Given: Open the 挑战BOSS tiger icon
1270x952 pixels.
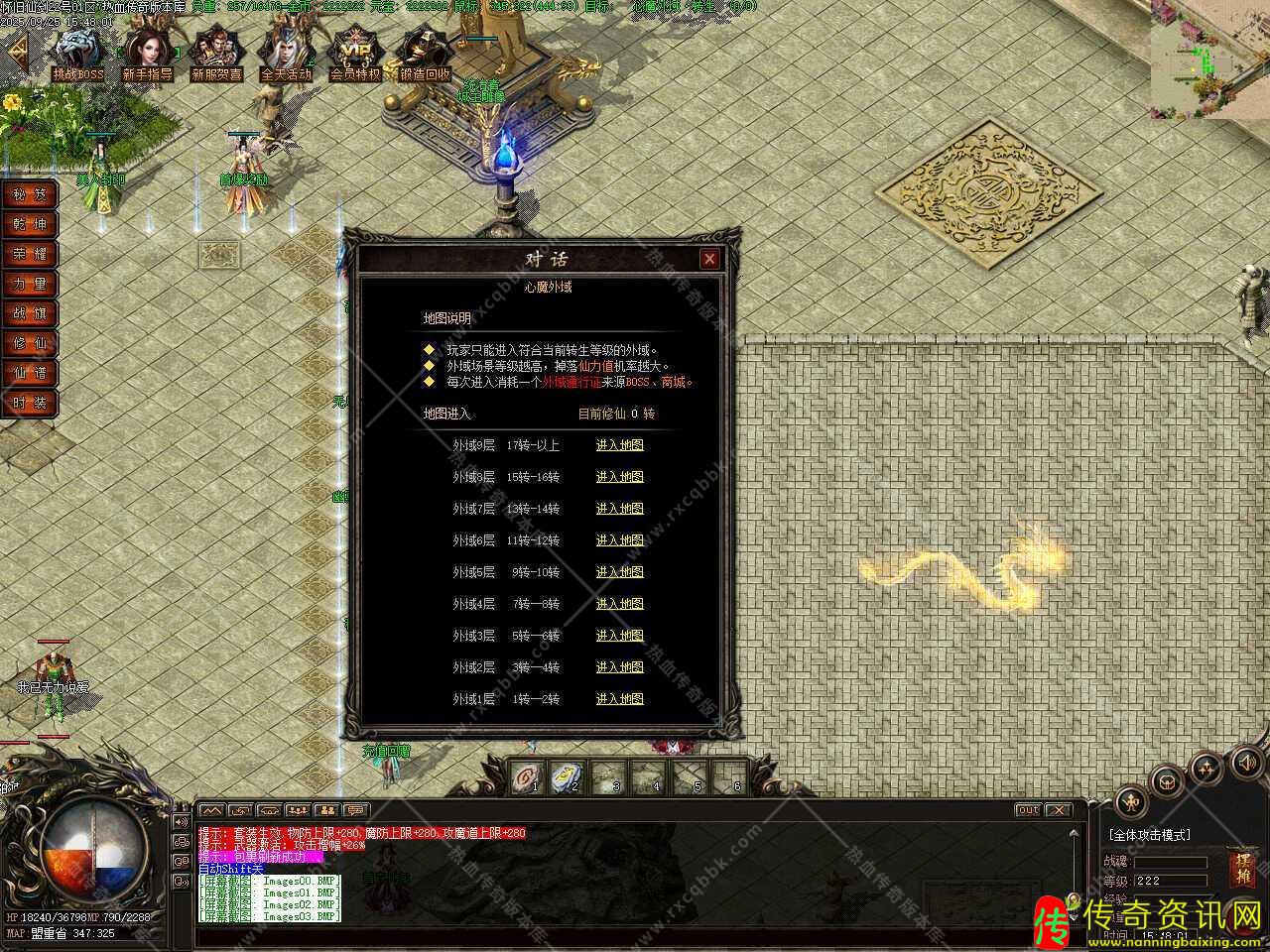Looking at the screenshot, I should click(x=78, y=52).
